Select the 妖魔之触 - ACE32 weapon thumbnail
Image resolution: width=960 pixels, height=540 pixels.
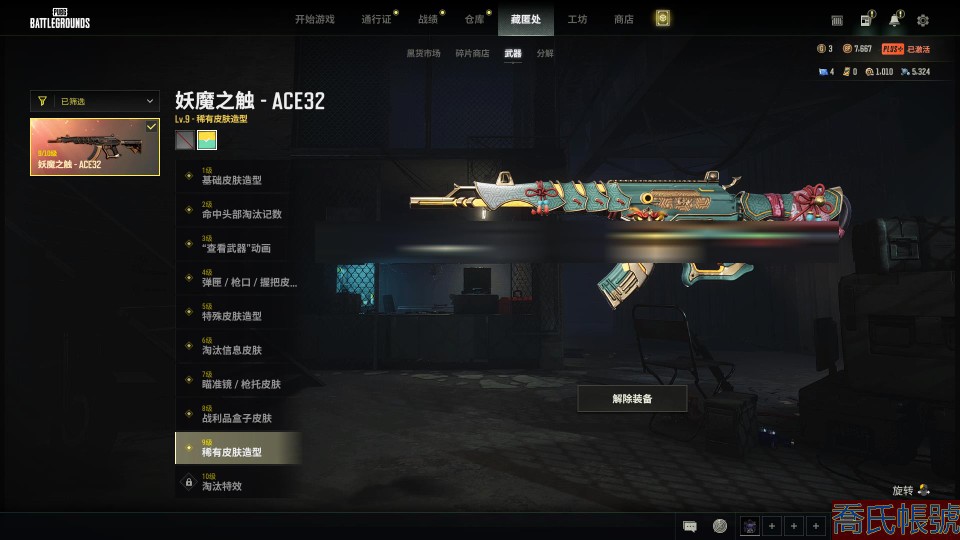pyautogui.click(x=95, y=147)
